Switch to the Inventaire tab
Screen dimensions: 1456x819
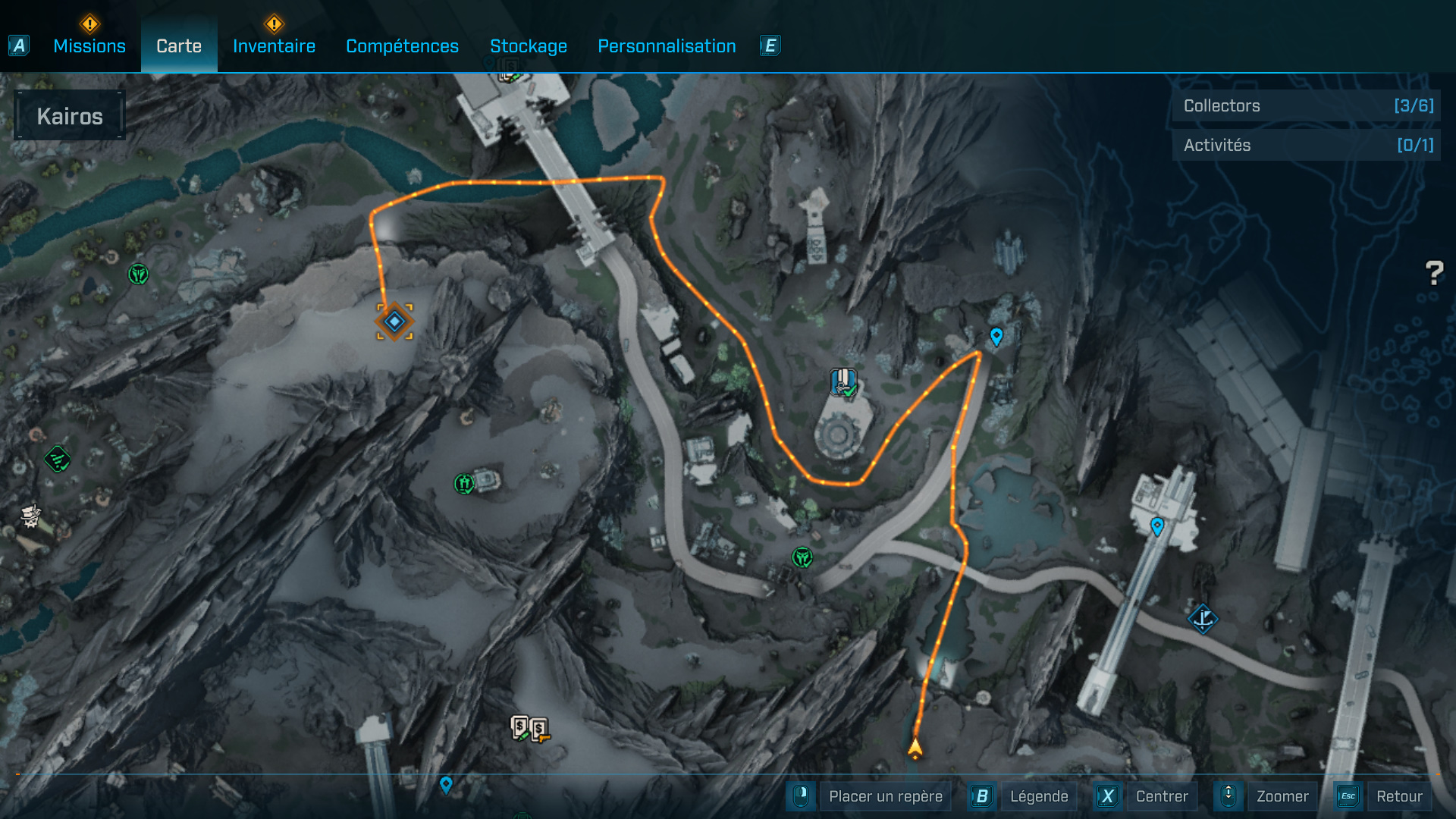pos(274,46)
